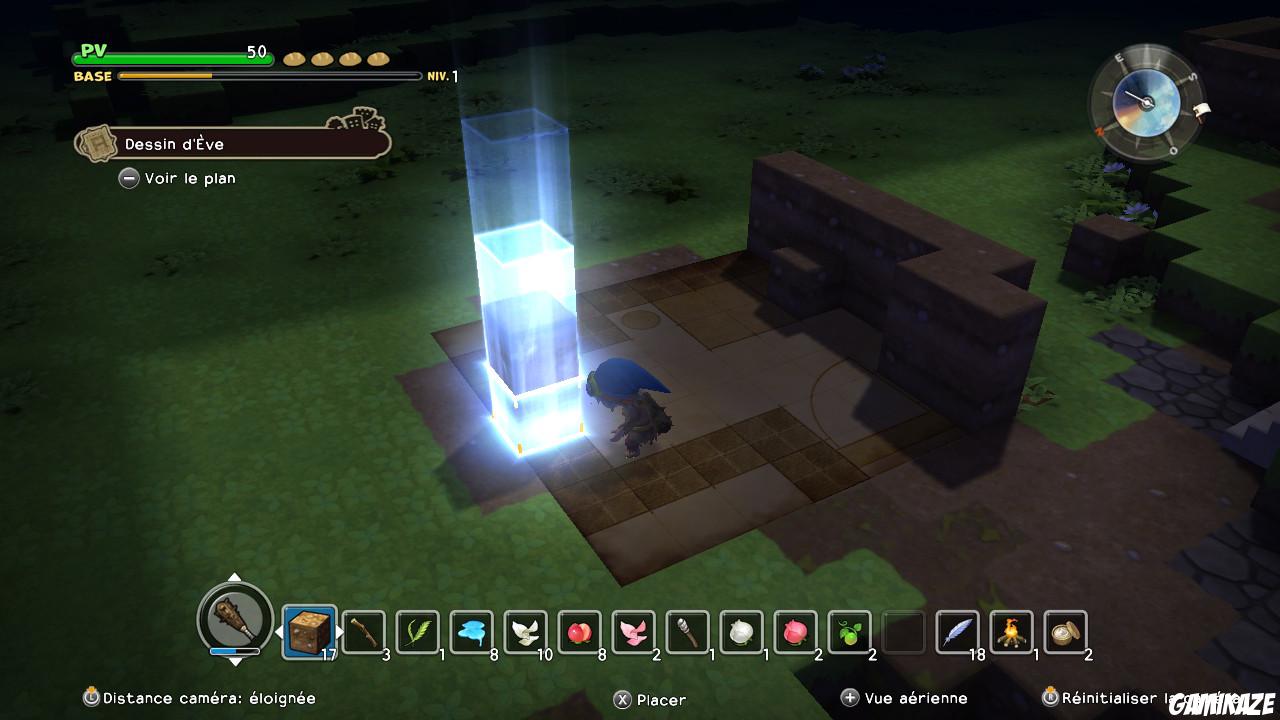The width and height of the screenshot is (1280, 720).
Task: Toggle 'Réinitialiser la caméra' option
Action: 1150,699
